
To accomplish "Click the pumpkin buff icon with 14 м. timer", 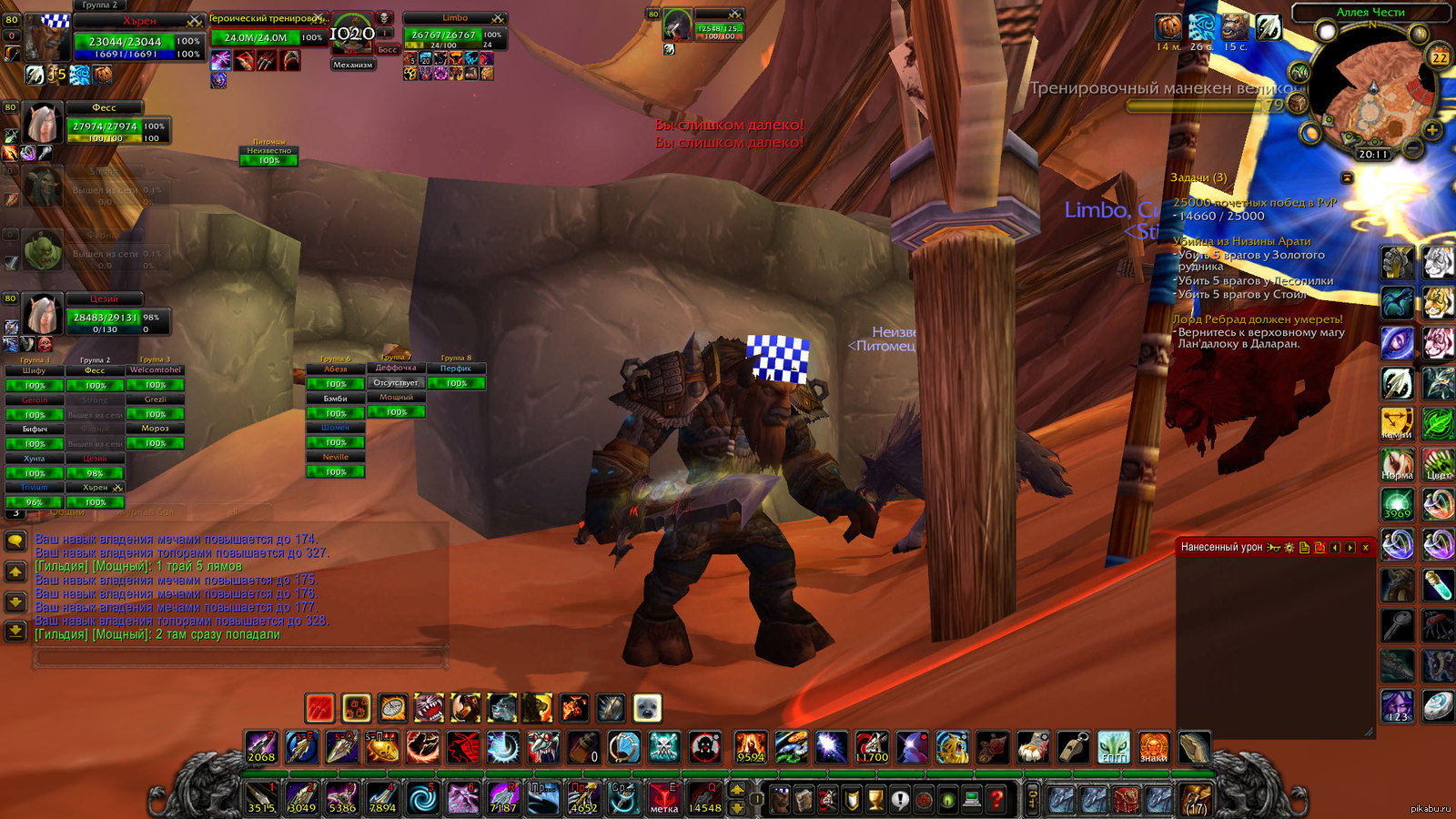I will (1169, 27).
